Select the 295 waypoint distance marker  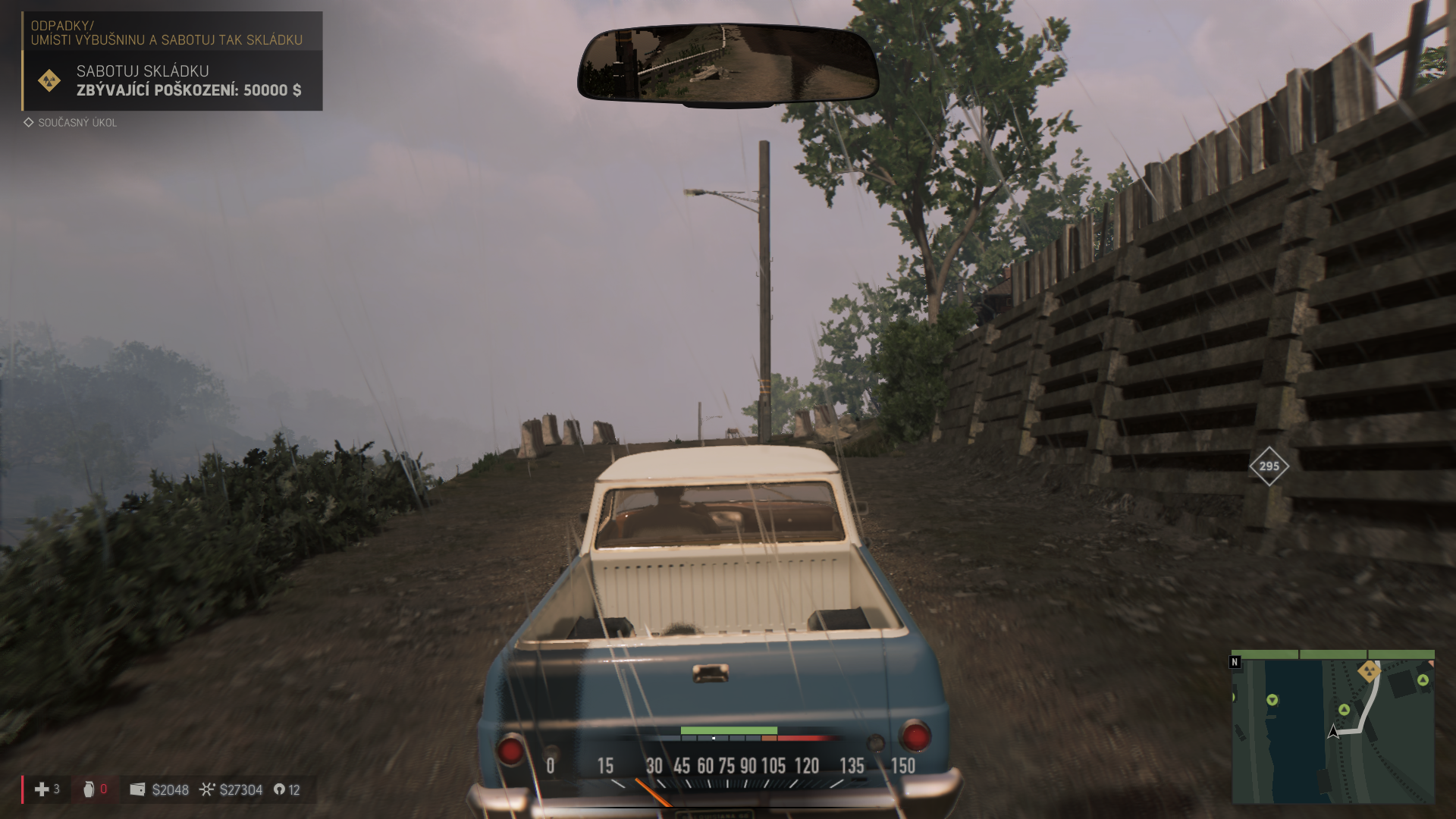[x=1269, y=466]
